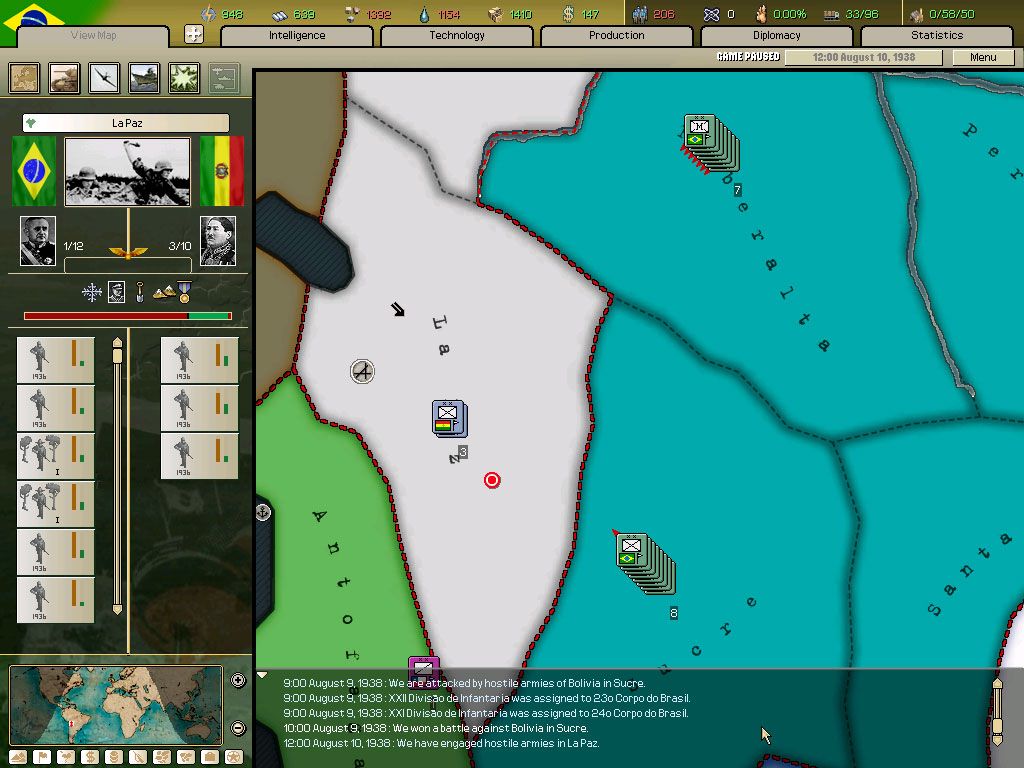The image size is (1024, 768).
Task: Click the green explosion battles icon
Action: coord(185,78)
